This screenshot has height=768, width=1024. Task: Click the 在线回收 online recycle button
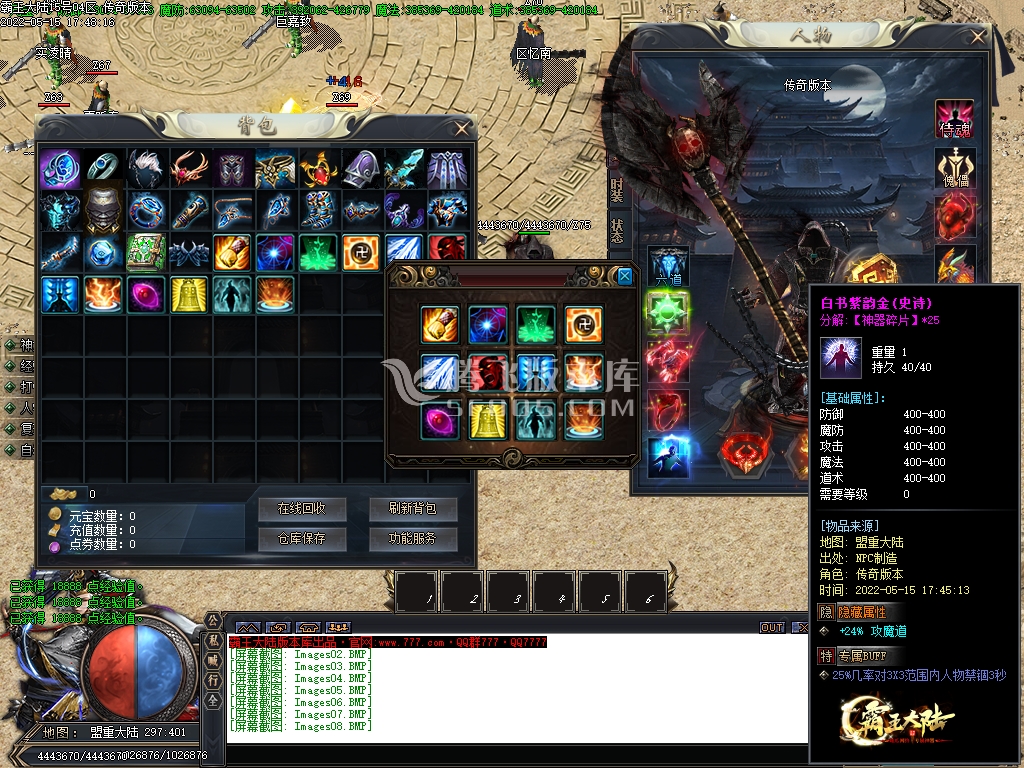point(301,509)
